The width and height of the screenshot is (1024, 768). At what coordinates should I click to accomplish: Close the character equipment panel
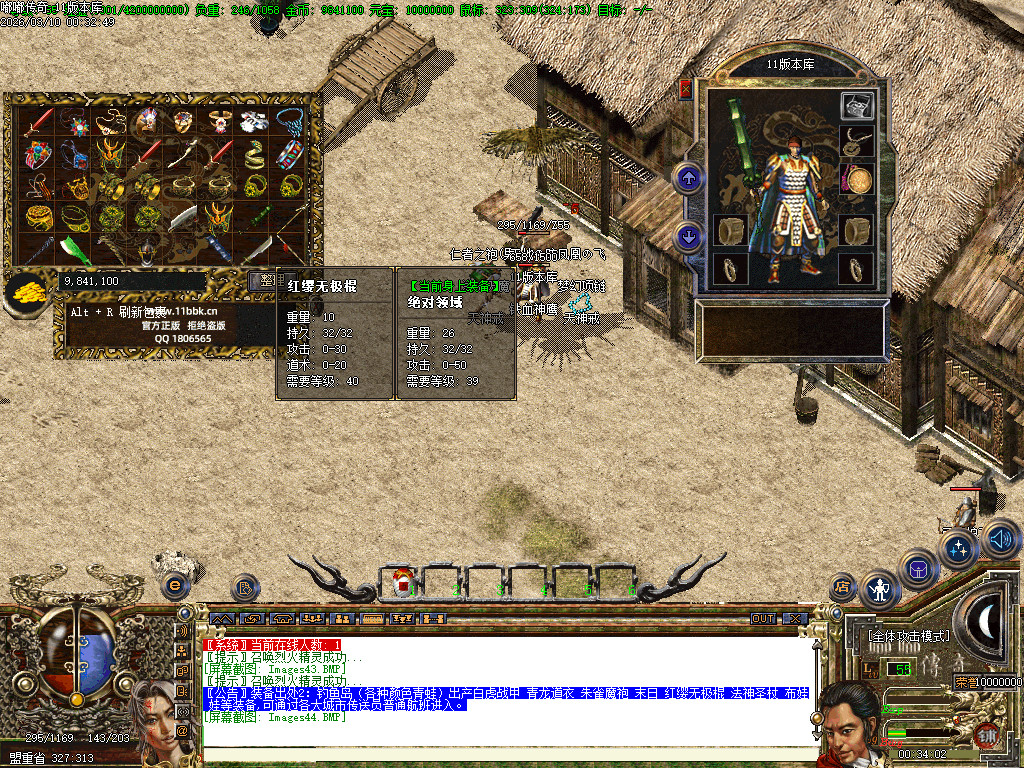[x=685, y=89]
